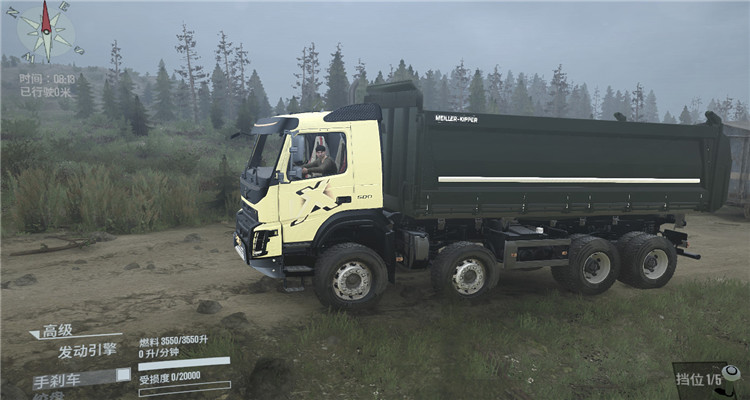Click the compass rose
This screenshot has height=400, width=750.
click(45, 30)
